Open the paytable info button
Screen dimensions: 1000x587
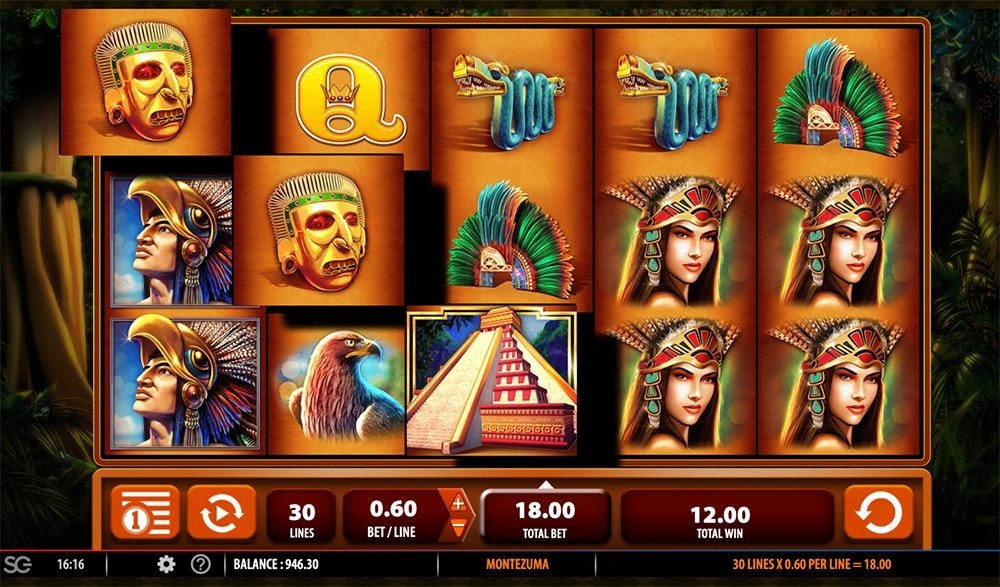click(145, 513)
